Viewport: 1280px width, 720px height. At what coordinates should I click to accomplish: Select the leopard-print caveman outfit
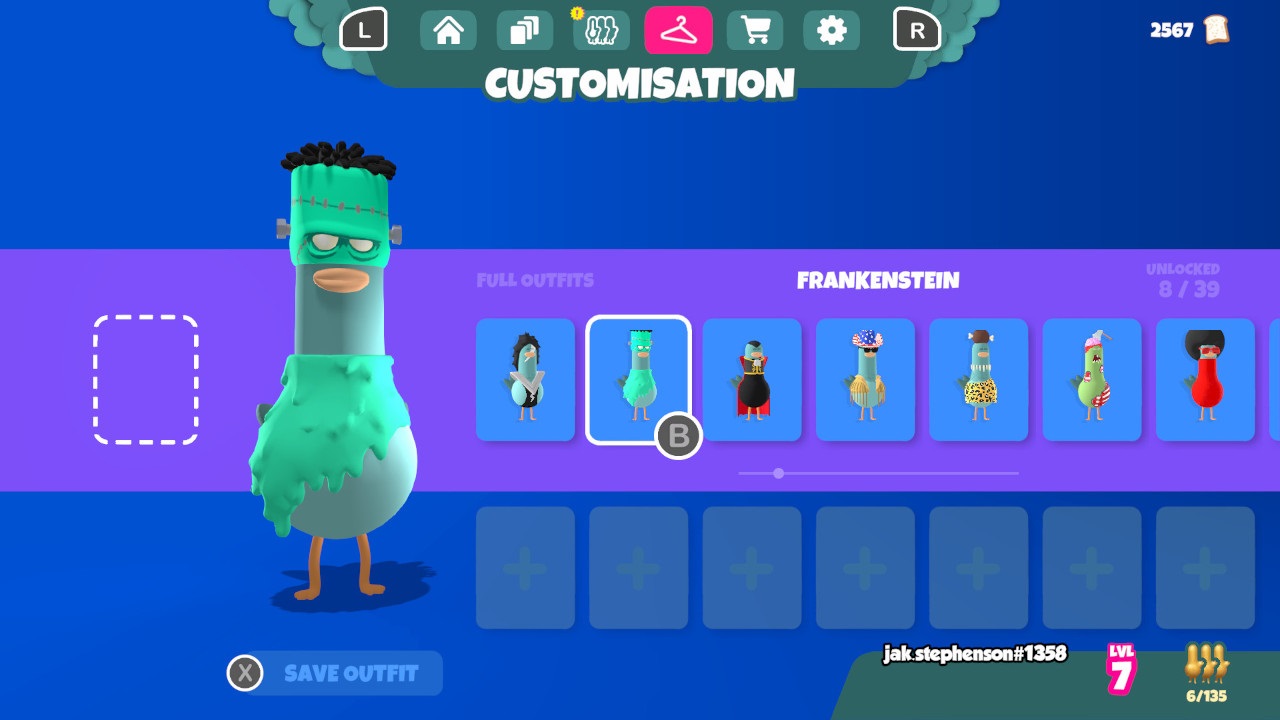(978, 380)
